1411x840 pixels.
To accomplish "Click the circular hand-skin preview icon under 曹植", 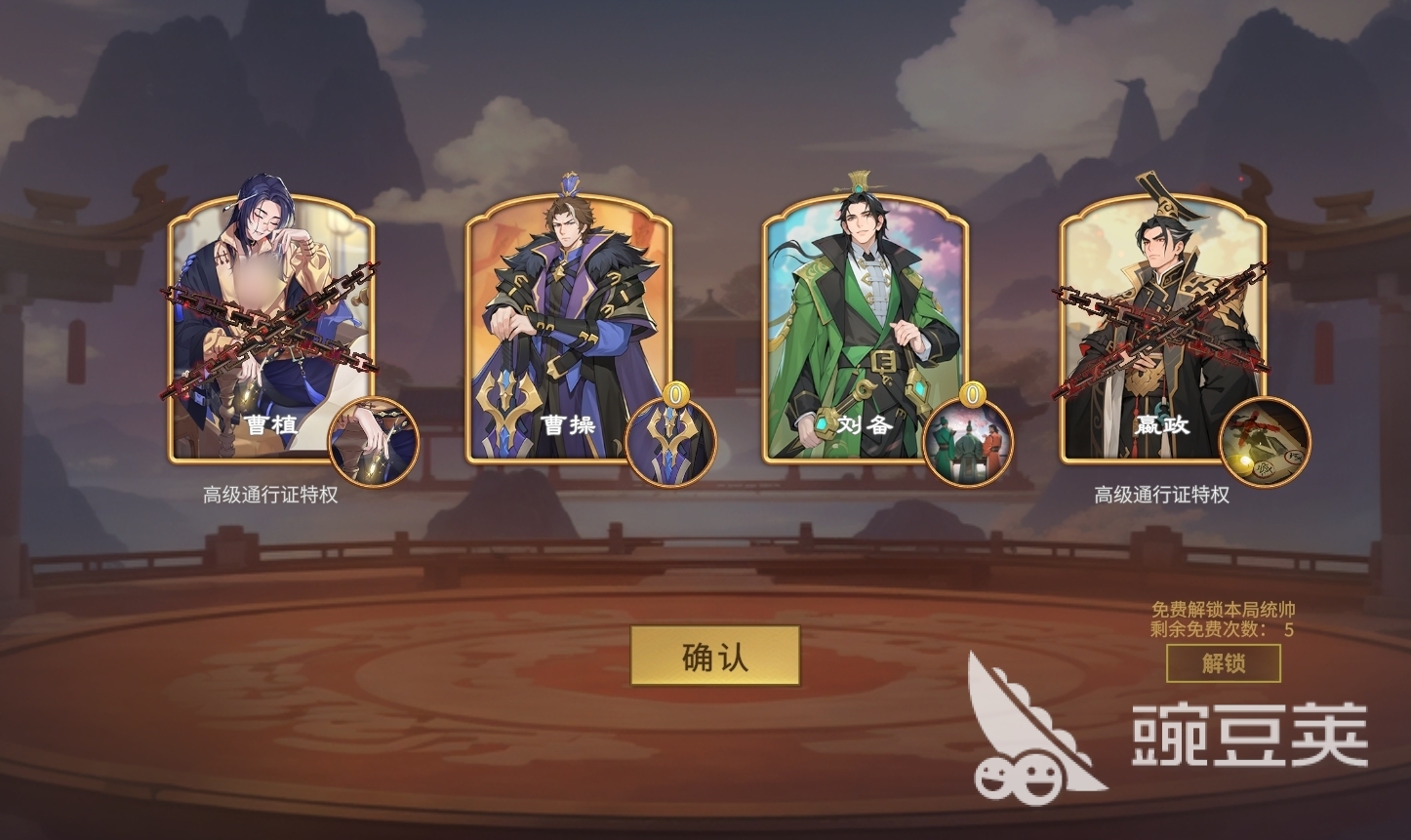I will 376,440.
